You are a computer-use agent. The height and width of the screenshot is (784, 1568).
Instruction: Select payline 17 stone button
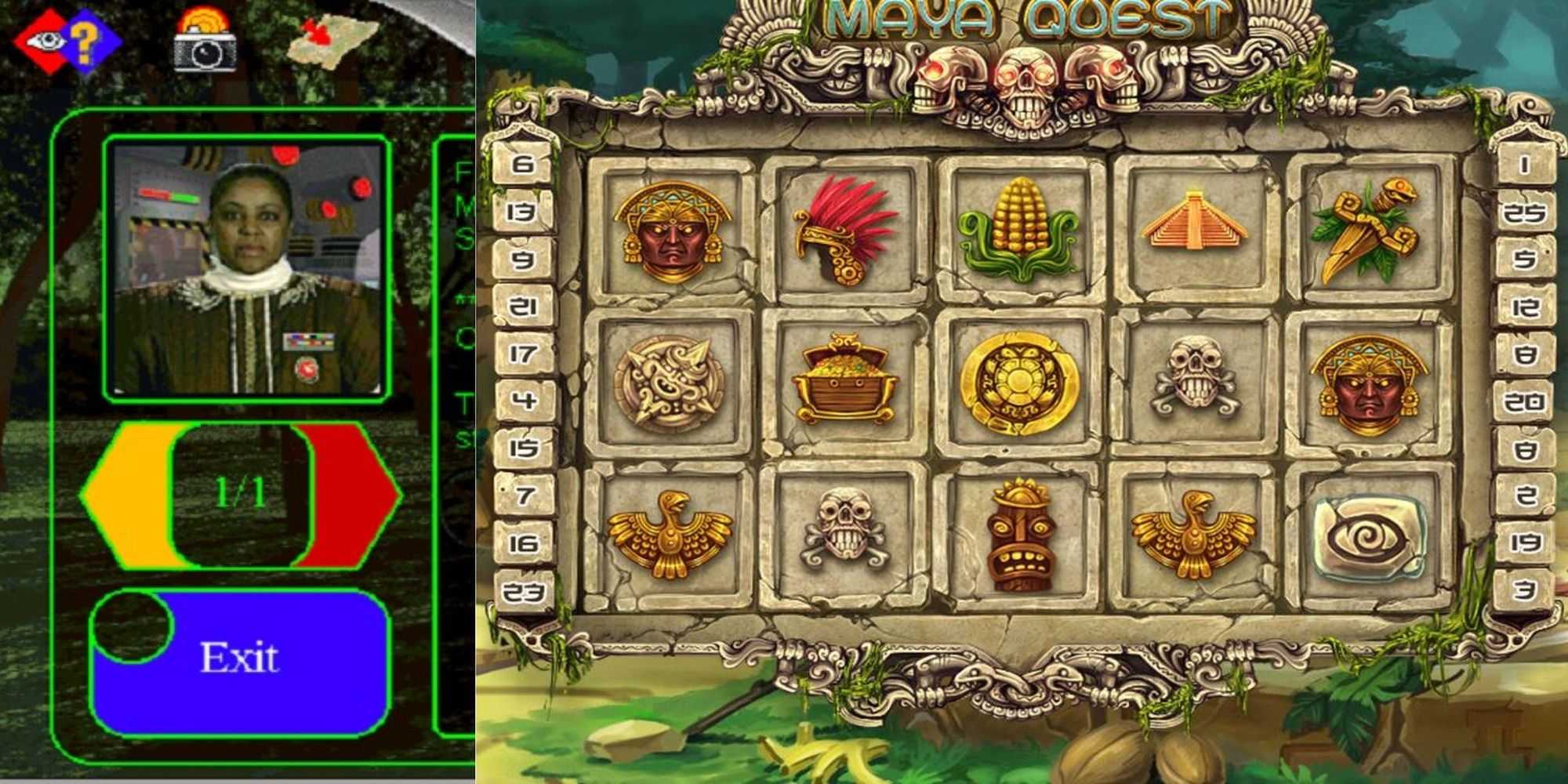(x=524, y=354)
